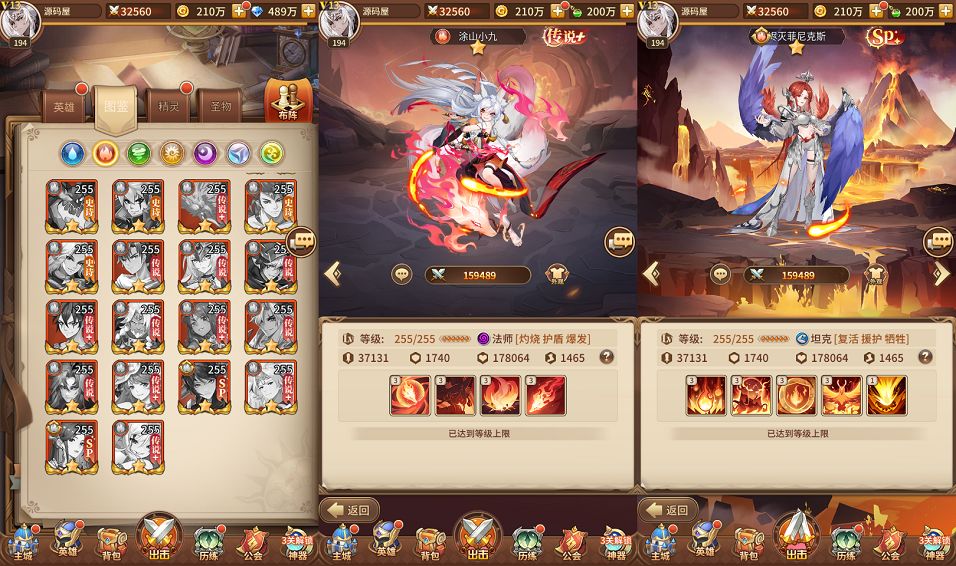Click 返回 below the 坦克 hero panel
Viewport: 956px width, 566px height.
(x=669, y=510)
